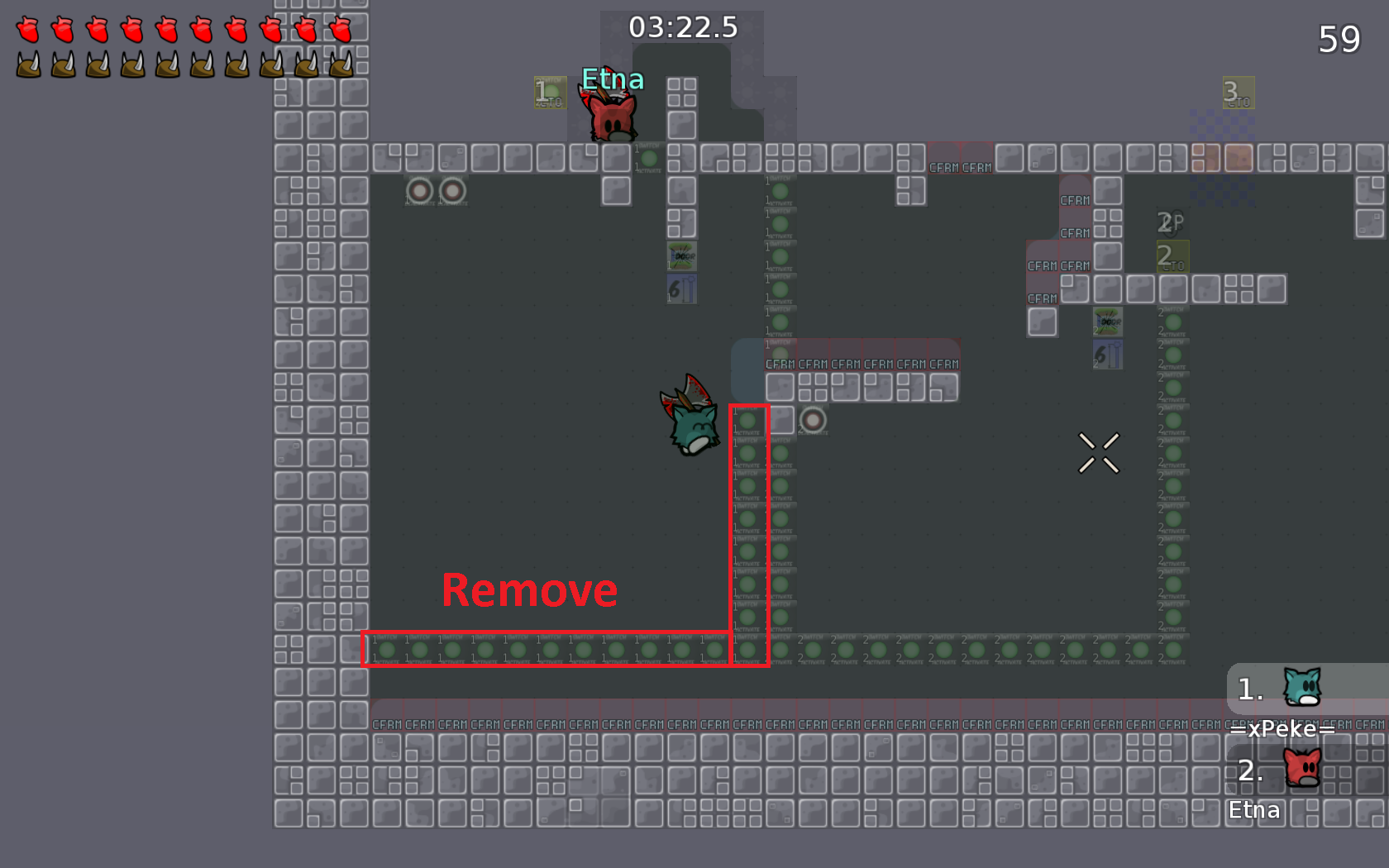The image size is (1389, 868).
Task: Select the horizontal CFRM block strip near the center
Action: click(864, 363)
